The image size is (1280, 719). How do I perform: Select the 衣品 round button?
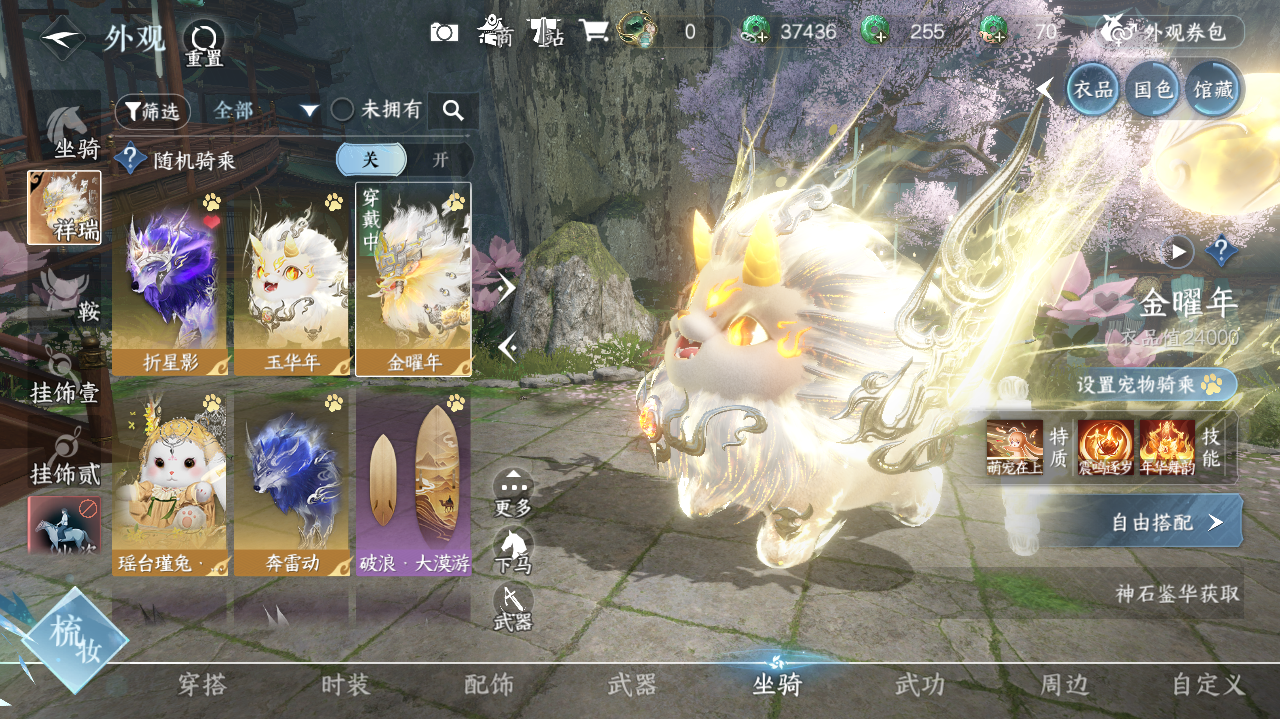pyautogui.click(x=1092, y=89)
